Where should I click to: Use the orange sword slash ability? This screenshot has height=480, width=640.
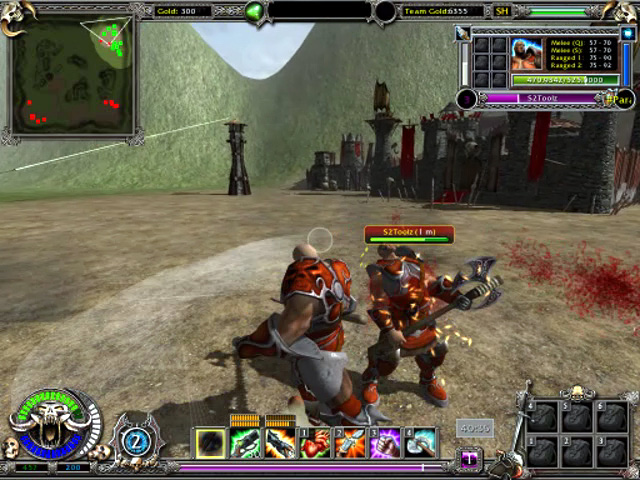(x=351, y=442)
